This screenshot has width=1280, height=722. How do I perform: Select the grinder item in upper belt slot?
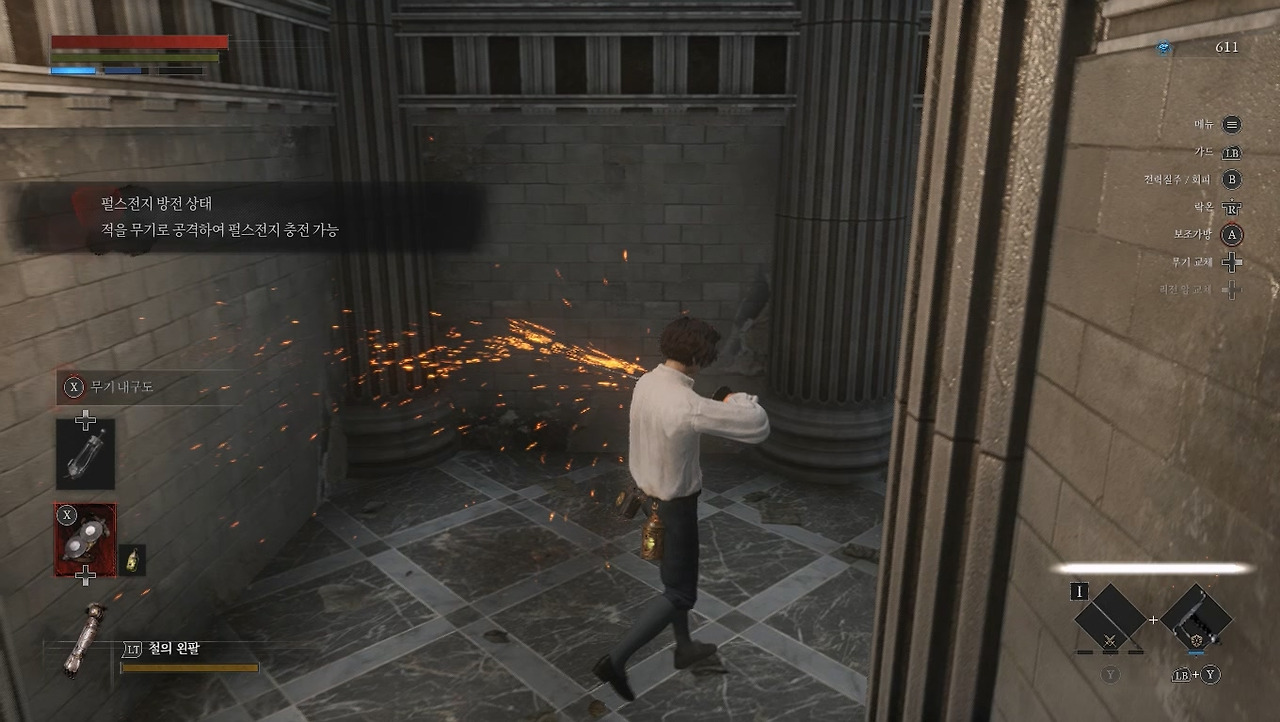point(85,454)
